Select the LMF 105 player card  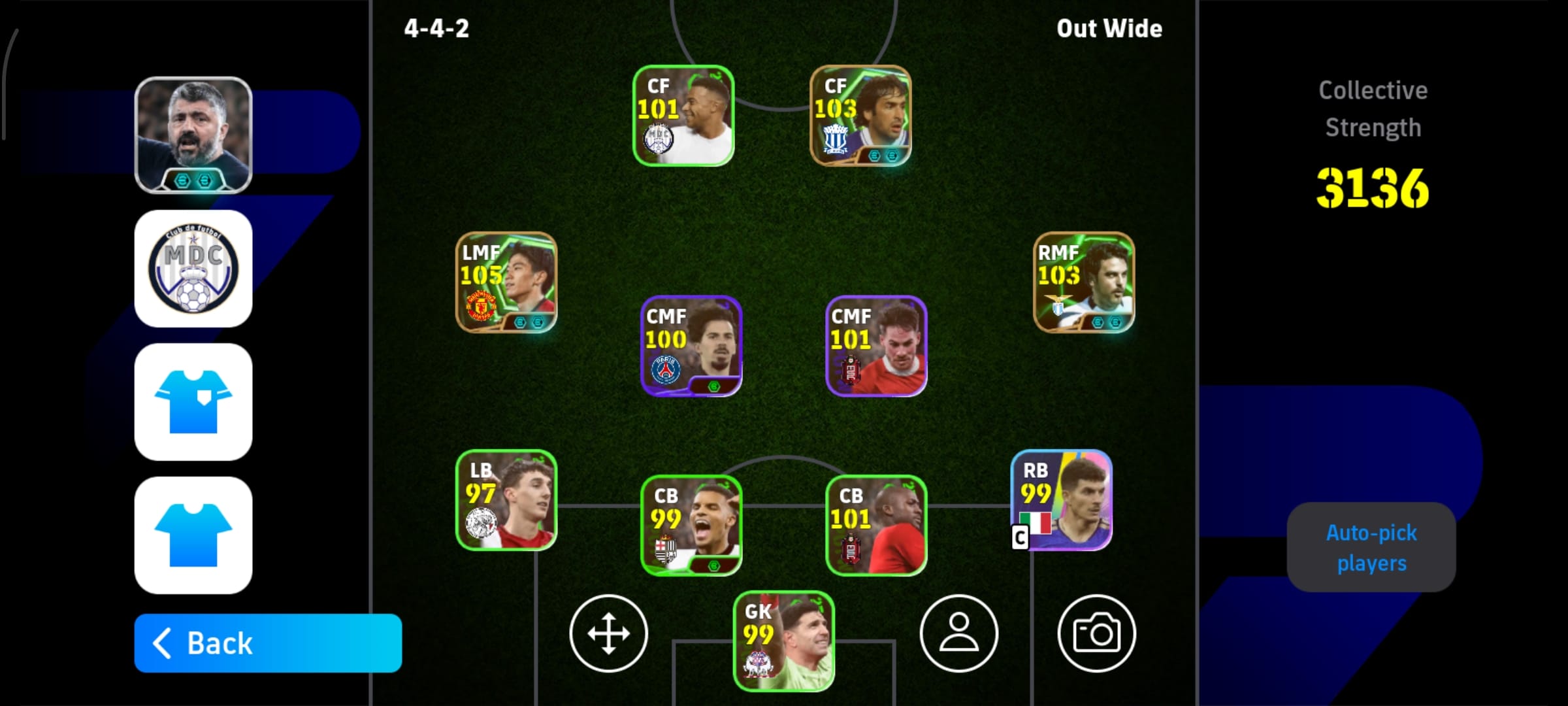point(506,282)
